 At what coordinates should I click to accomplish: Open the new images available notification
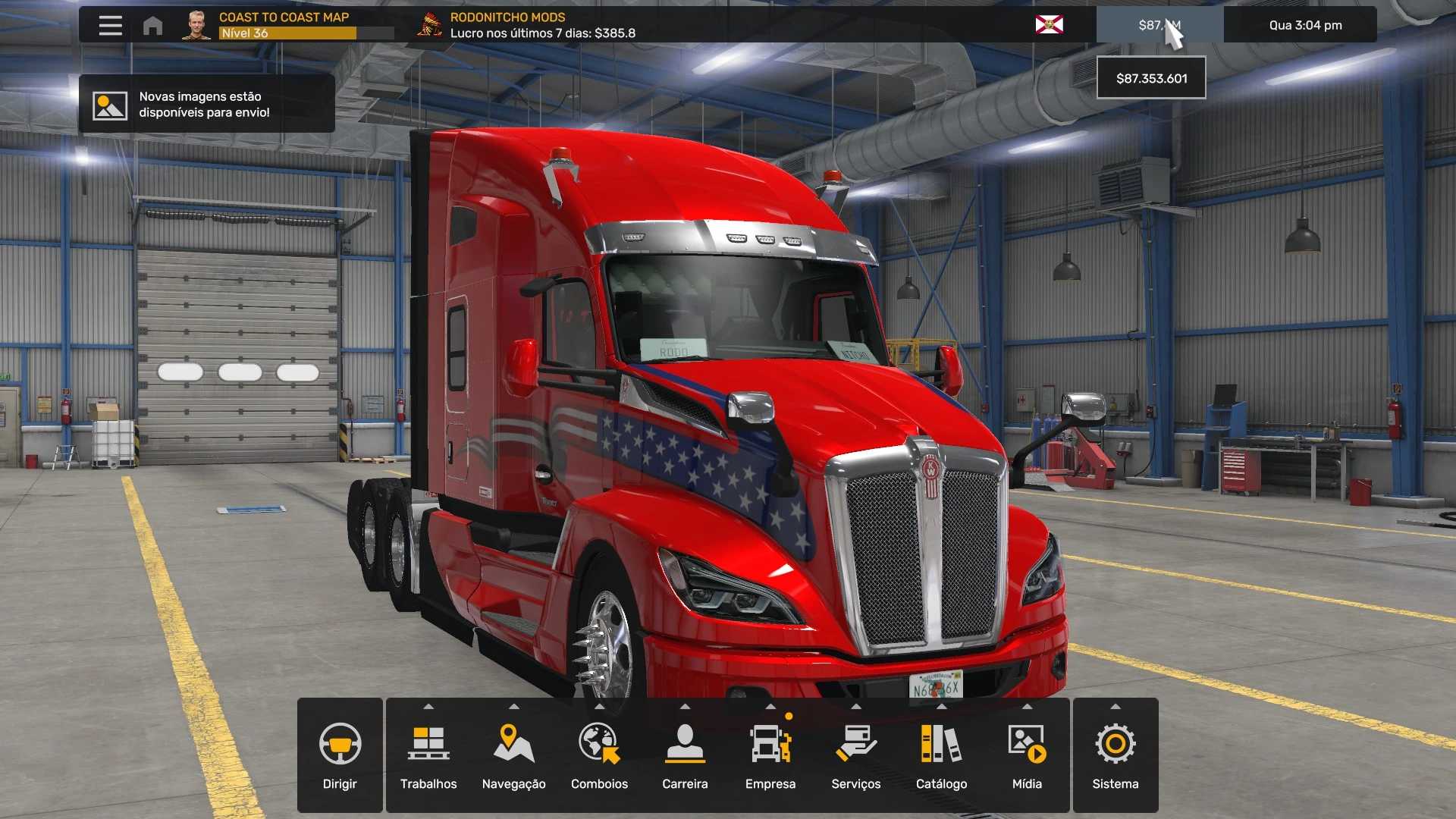(206, 104)
